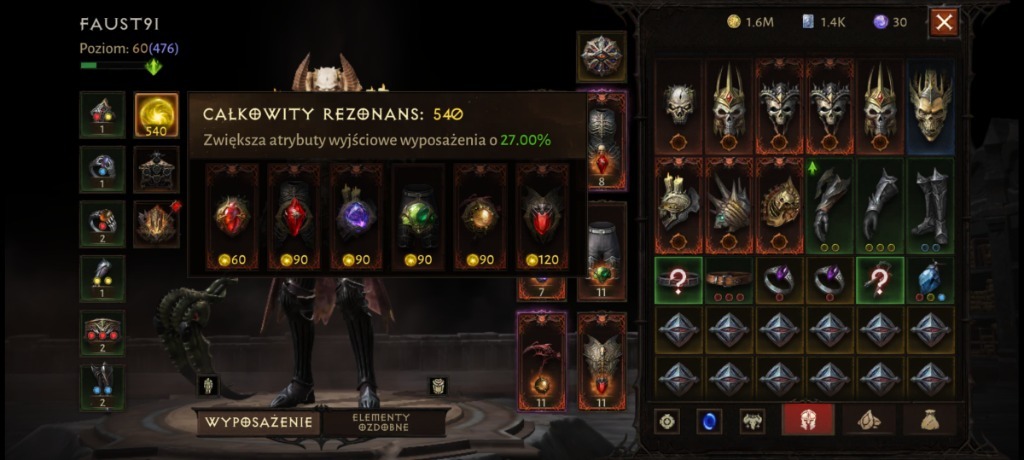Switch to the Wyposażenie tab

(x=259, y=422)
